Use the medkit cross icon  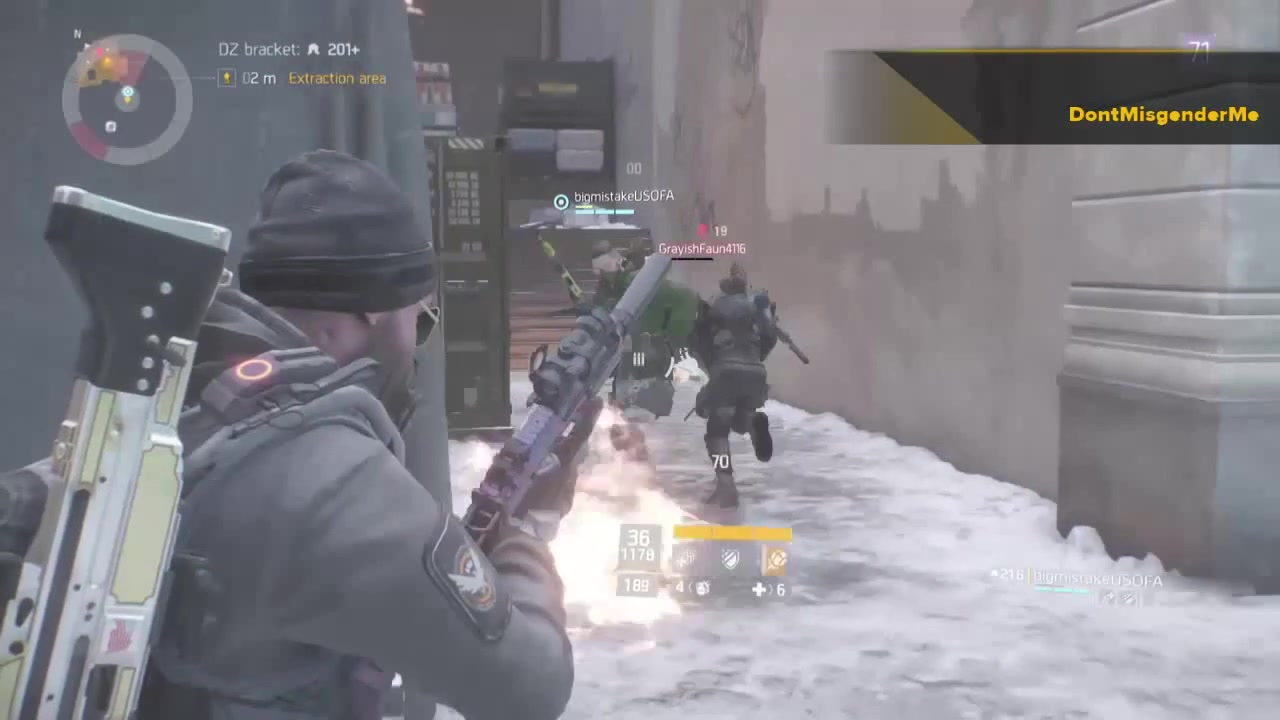coord(759,590)
